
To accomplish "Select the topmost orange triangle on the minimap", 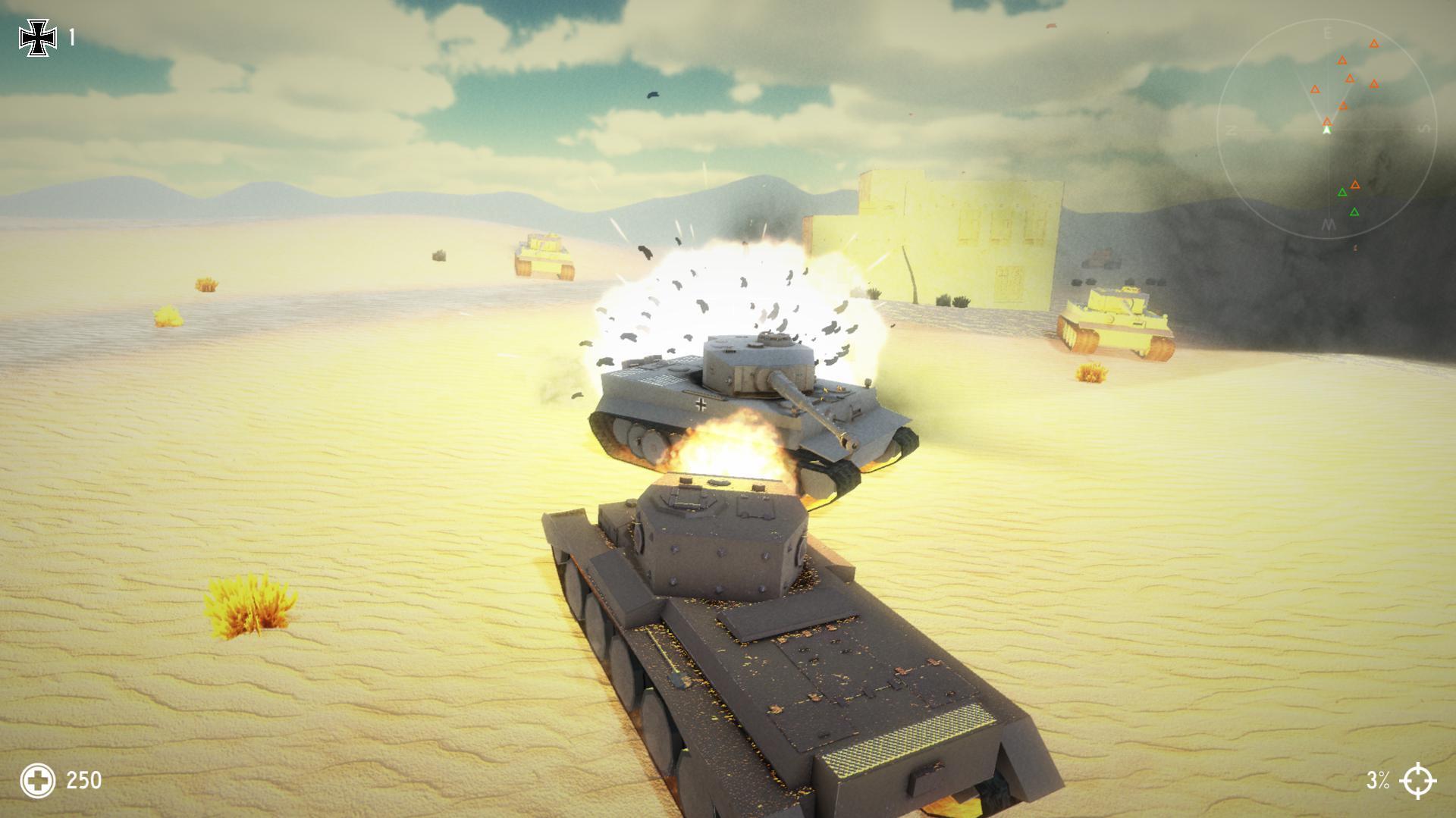I will click(x=1374, y=43).
